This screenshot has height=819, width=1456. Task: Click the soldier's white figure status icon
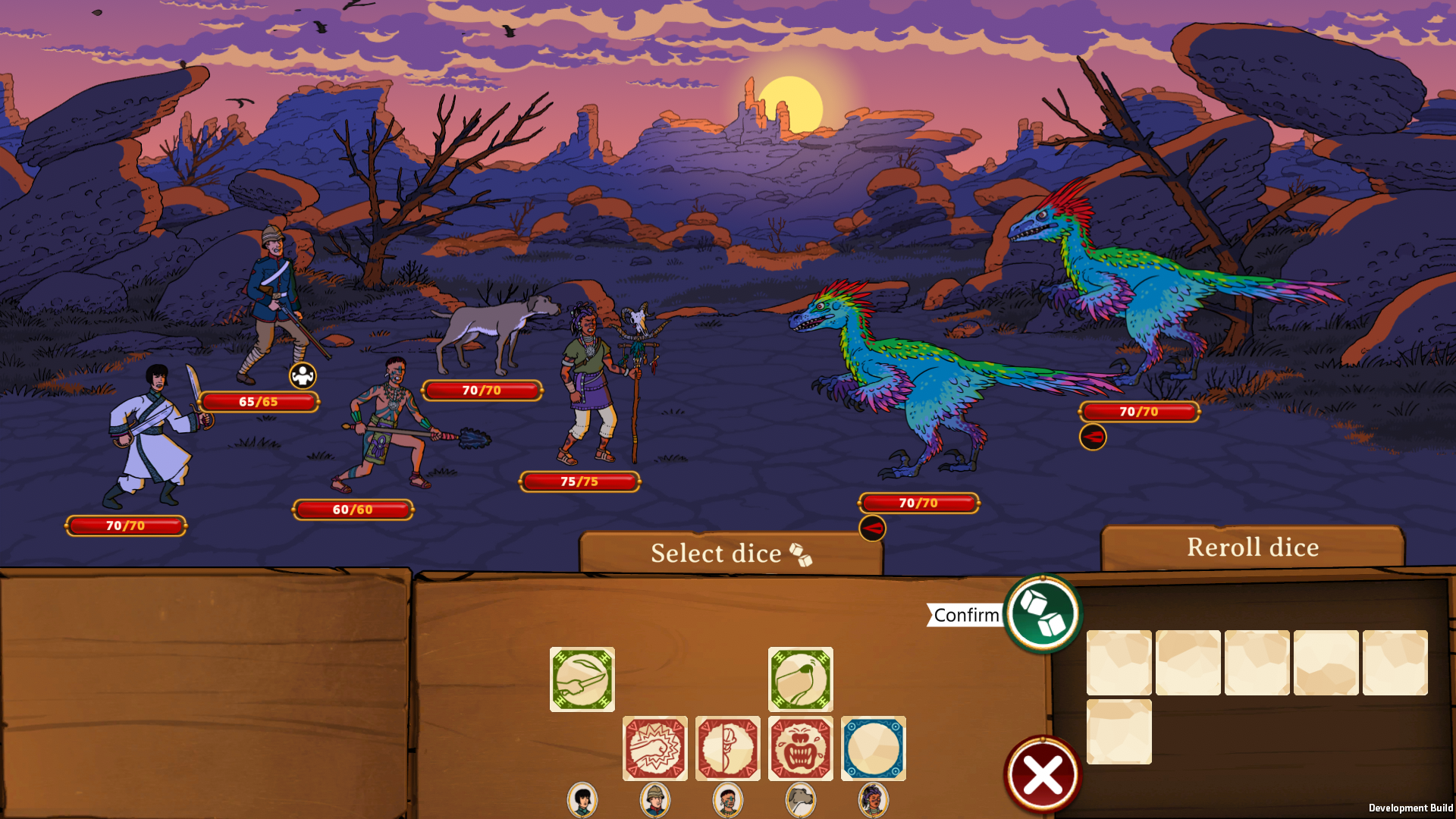[303, 375]
